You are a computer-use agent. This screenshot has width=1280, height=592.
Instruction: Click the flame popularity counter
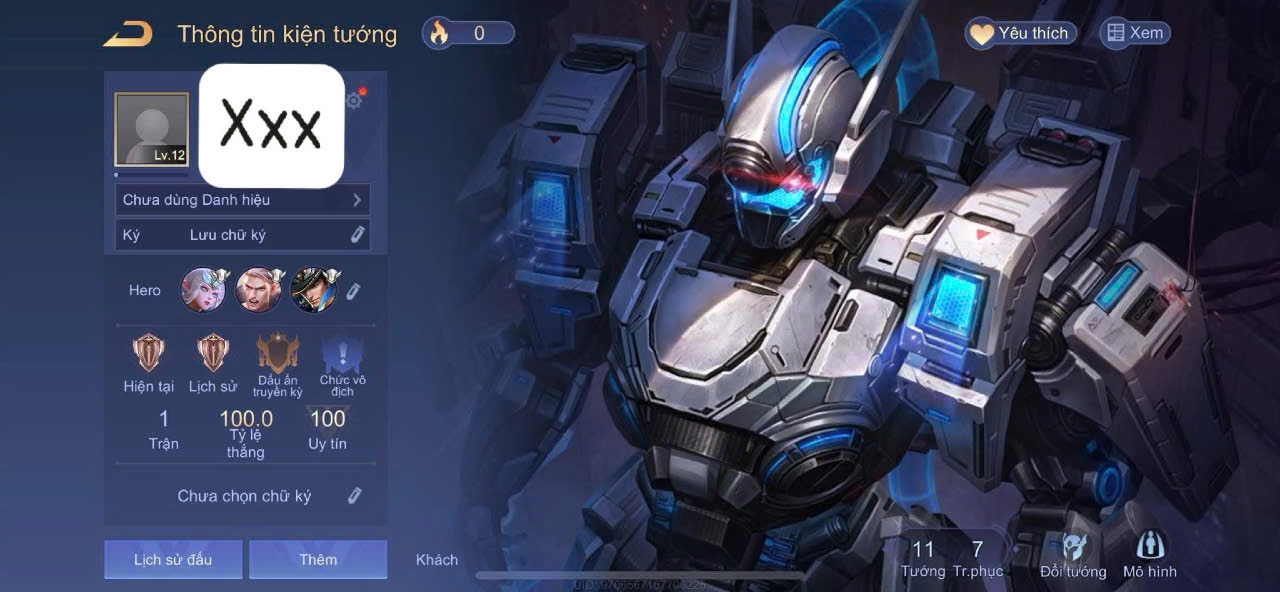[468, 33]
